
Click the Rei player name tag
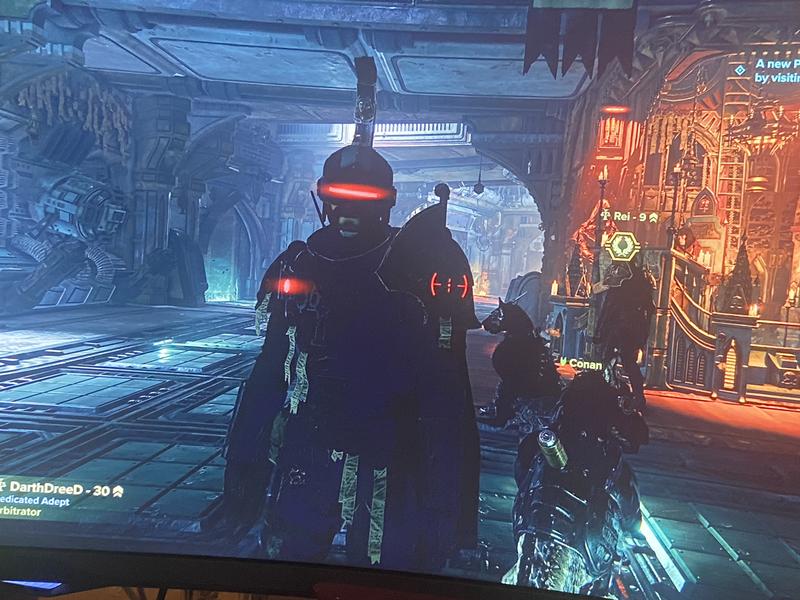pos(629,216)
